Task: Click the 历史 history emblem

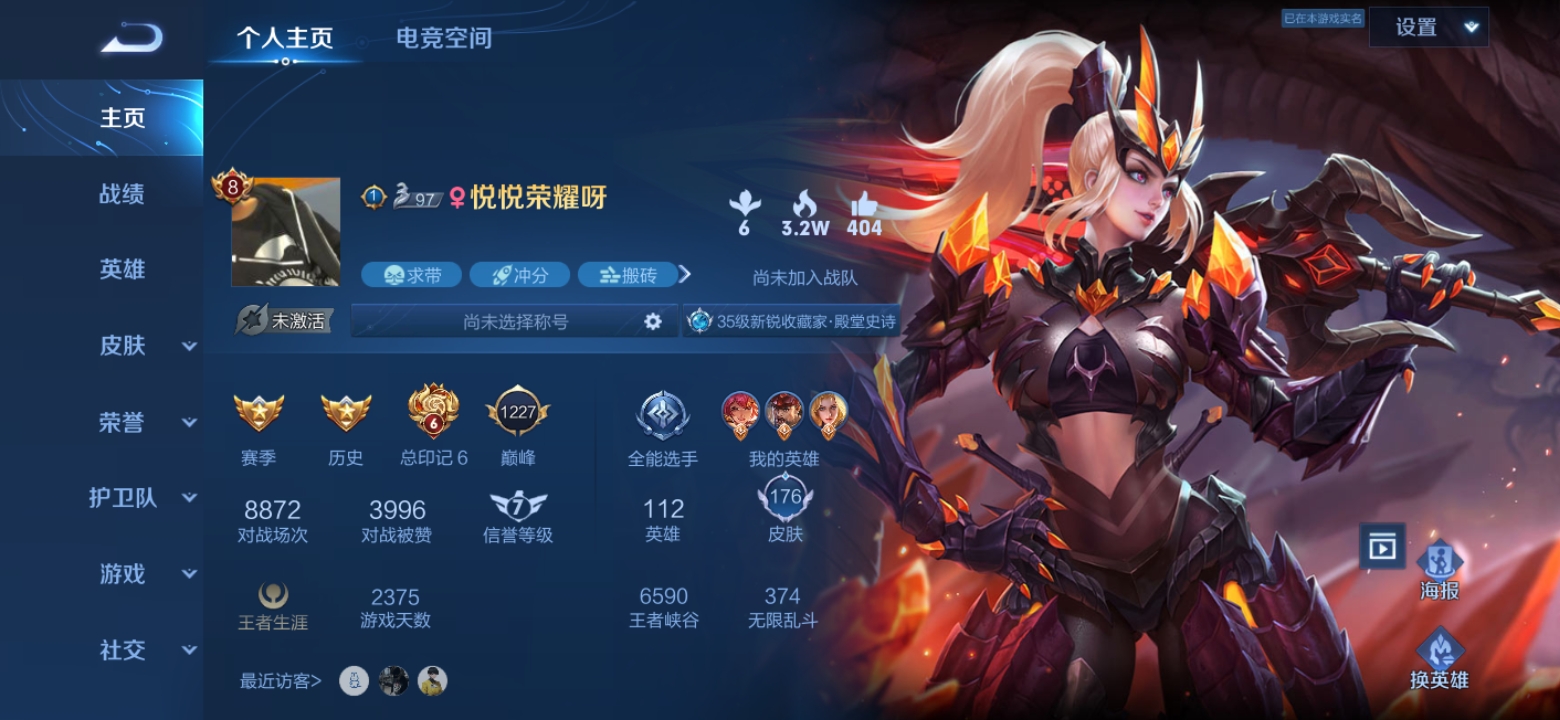Action: (x=345, y=412)
